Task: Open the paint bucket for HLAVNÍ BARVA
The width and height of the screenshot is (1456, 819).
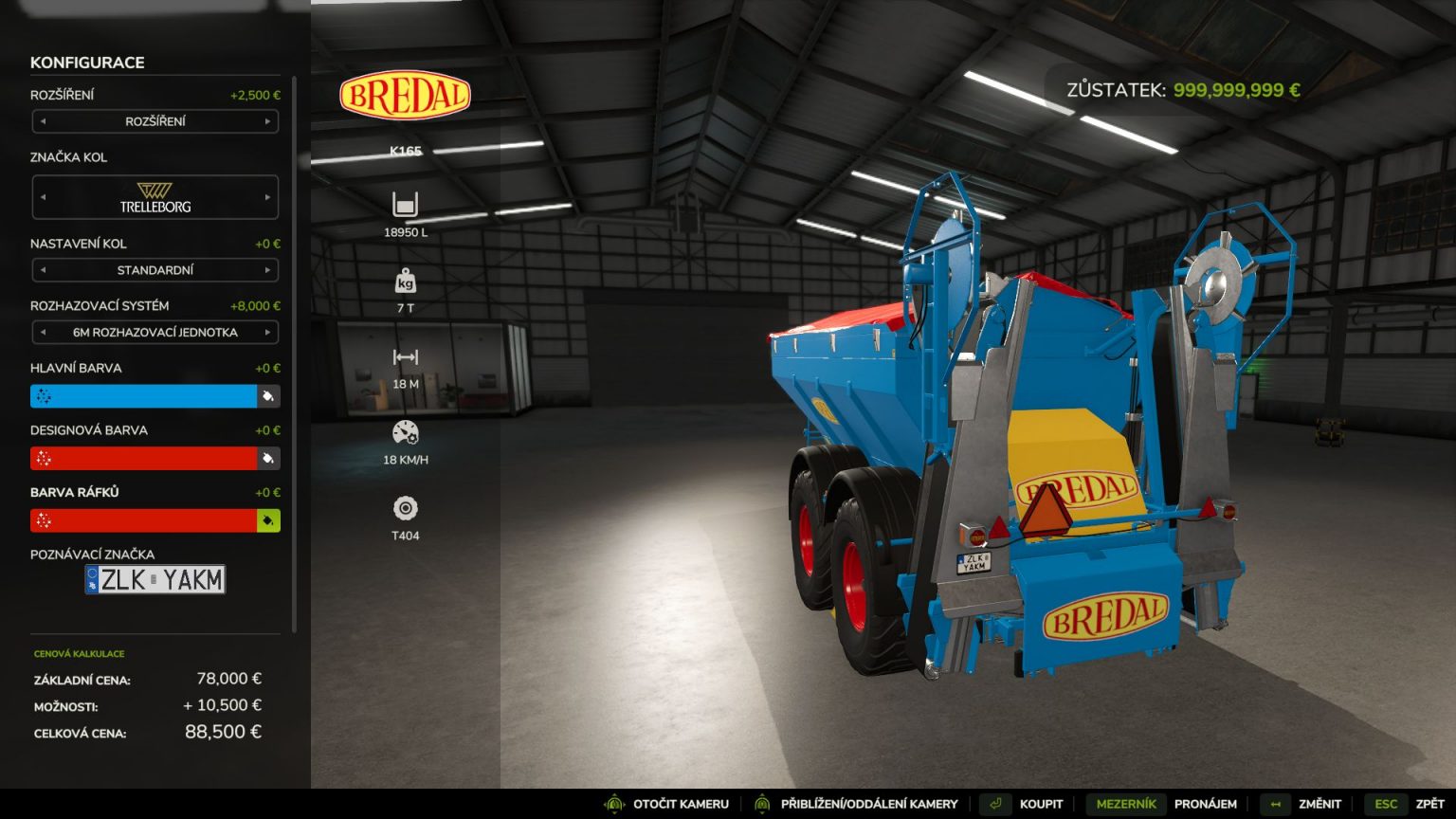Action: click(270, 396)
